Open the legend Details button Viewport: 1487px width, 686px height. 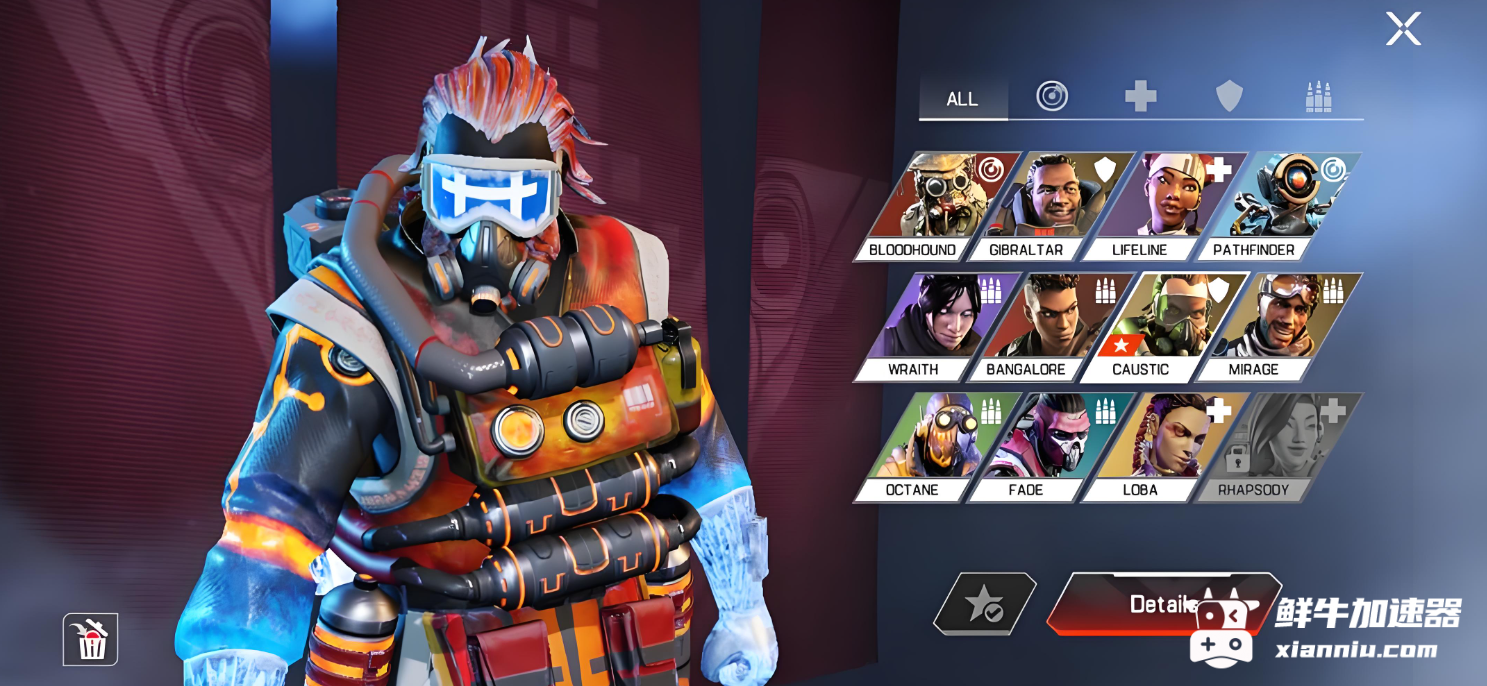pyautogui.click(x=1150, y=603)
